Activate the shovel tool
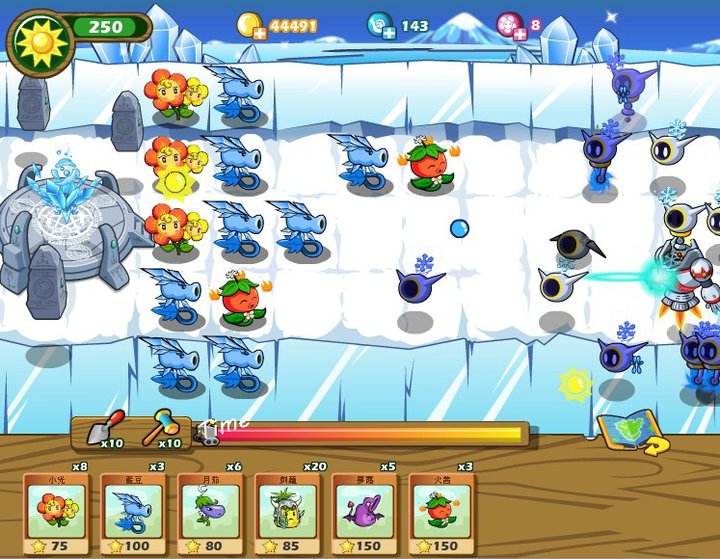This screenshot has height=559, width=720. point(103,431)
